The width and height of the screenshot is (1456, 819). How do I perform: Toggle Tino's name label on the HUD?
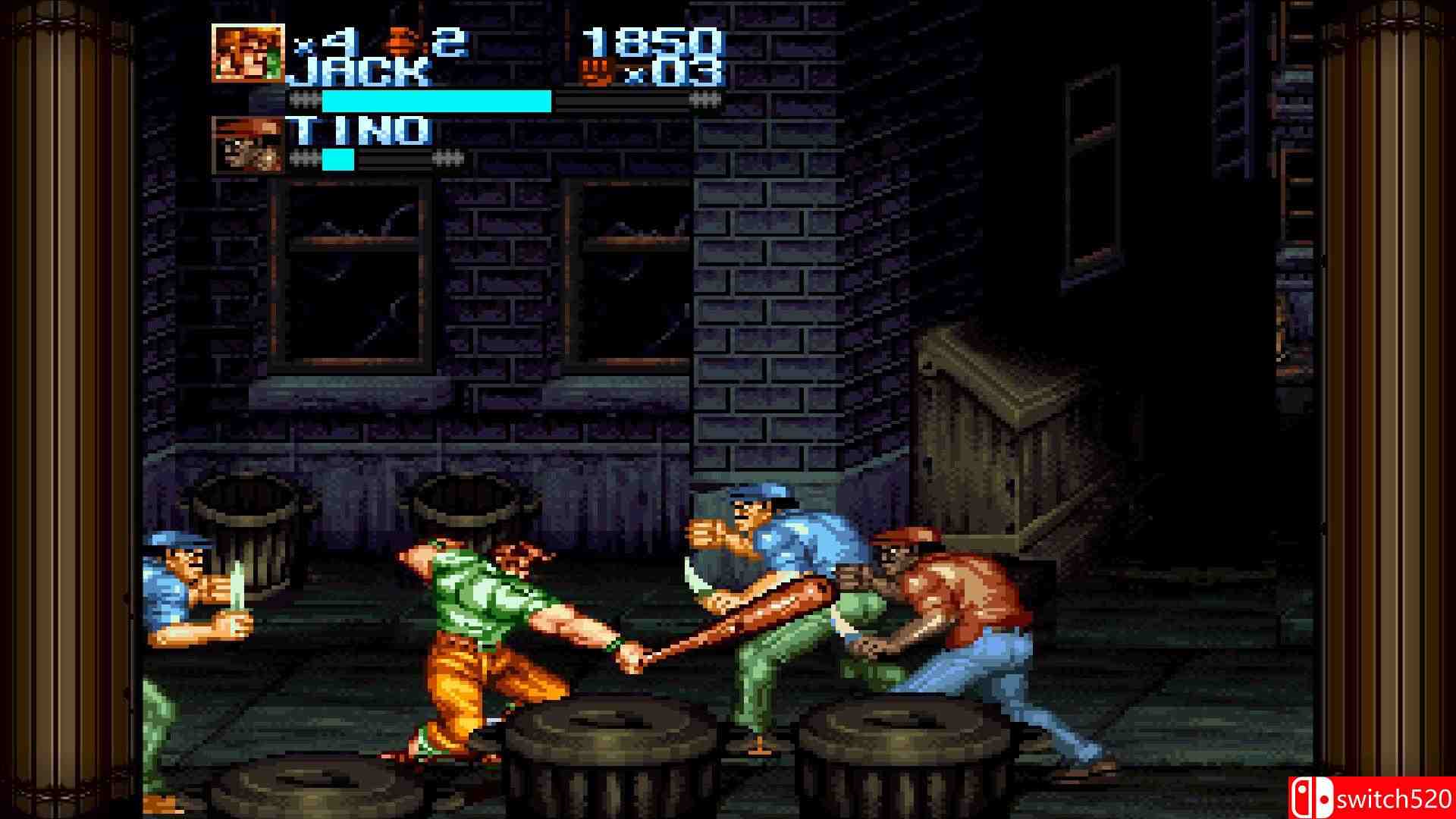[x=364, y=130]
